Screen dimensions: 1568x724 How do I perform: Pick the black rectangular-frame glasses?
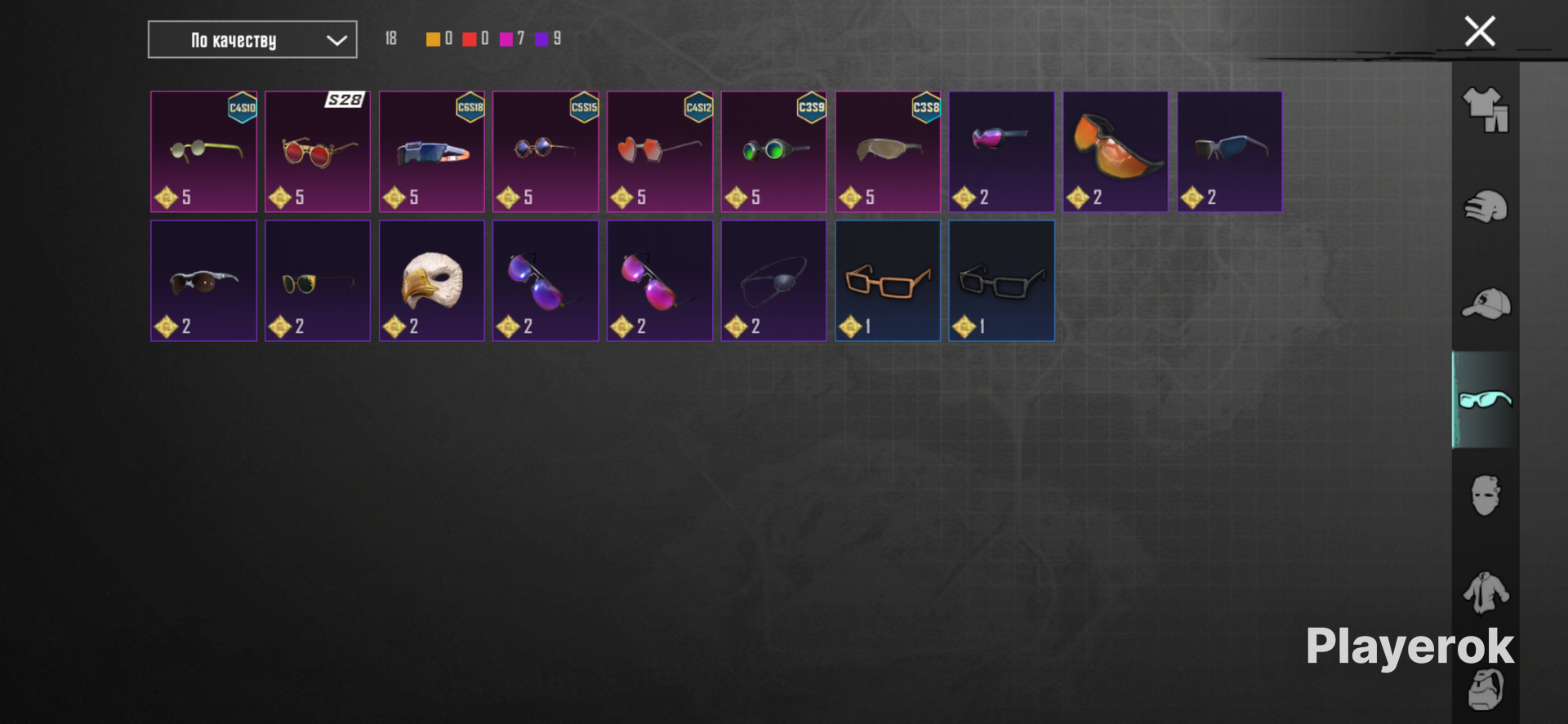1001,281
